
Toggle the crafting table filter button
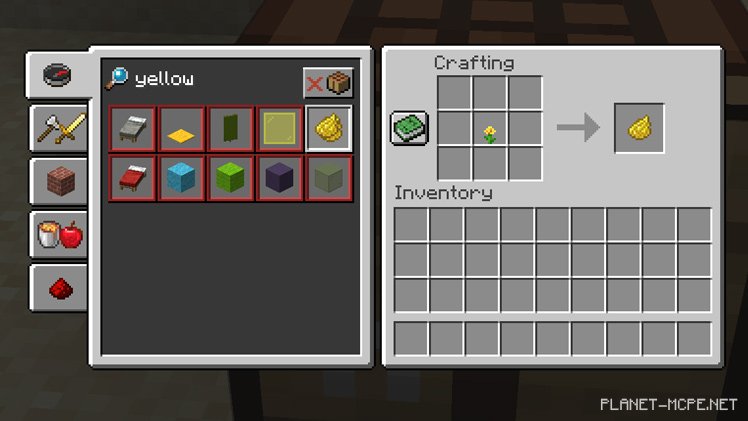pyautogui.click(x=328, y=81)
